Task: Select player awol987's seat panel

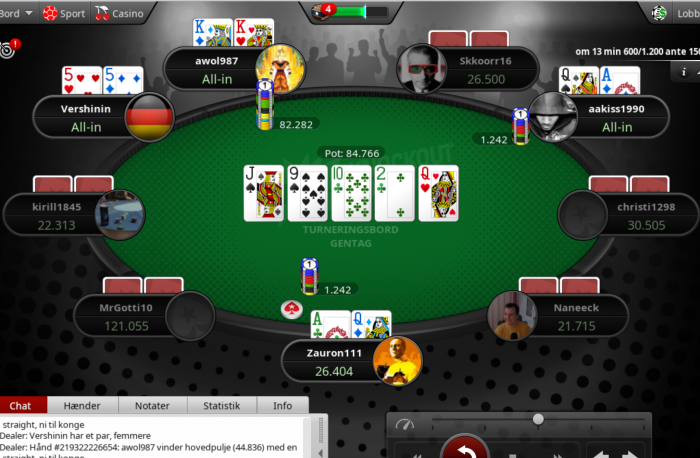Action: pos(218,69)
